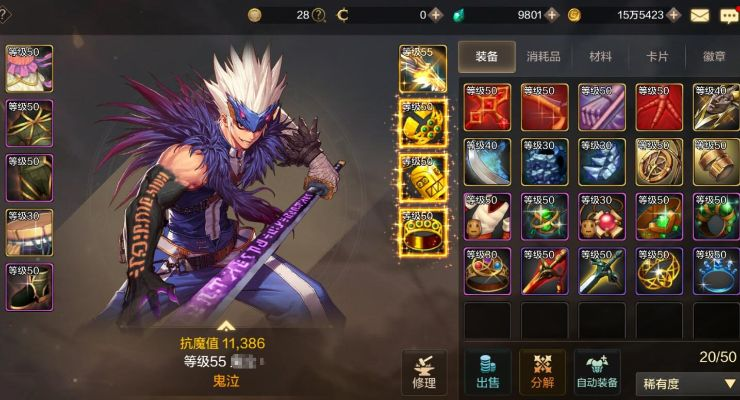Show the 卡片 tab
The image size is (740, 400).
point(657,57)
